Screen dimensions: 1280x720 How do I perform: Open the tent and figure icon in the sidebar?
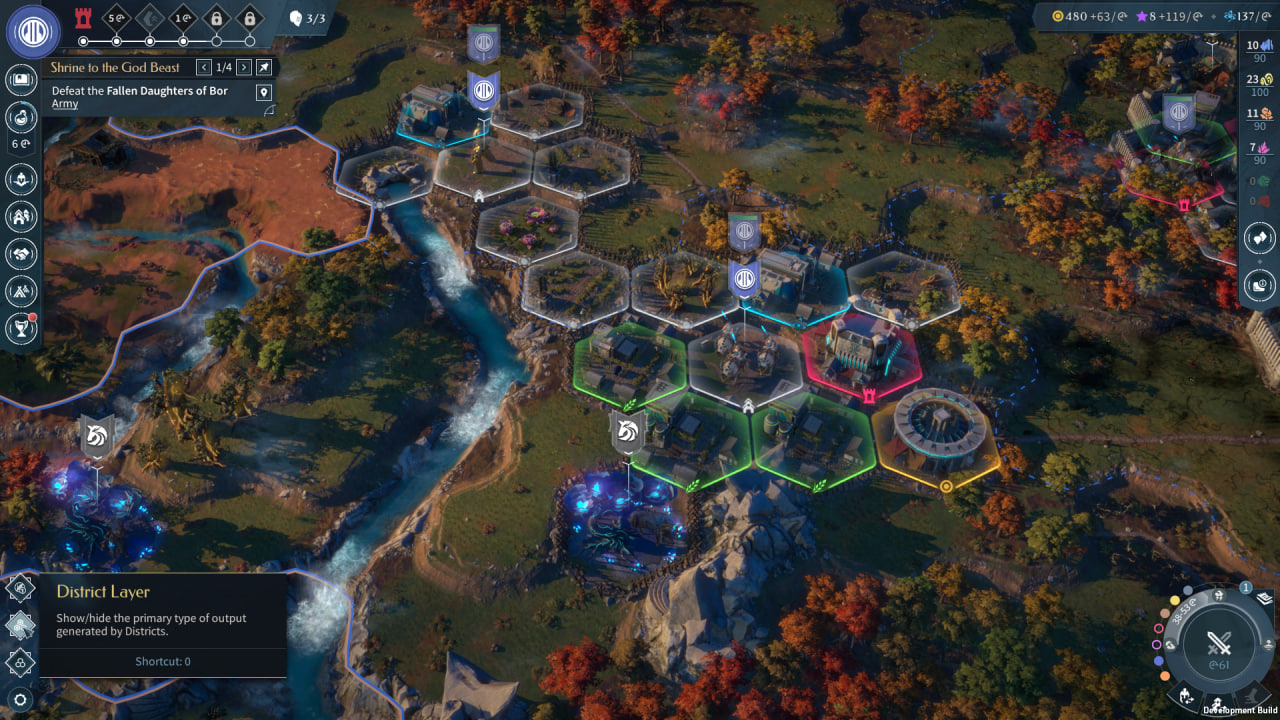pos(21,290)
